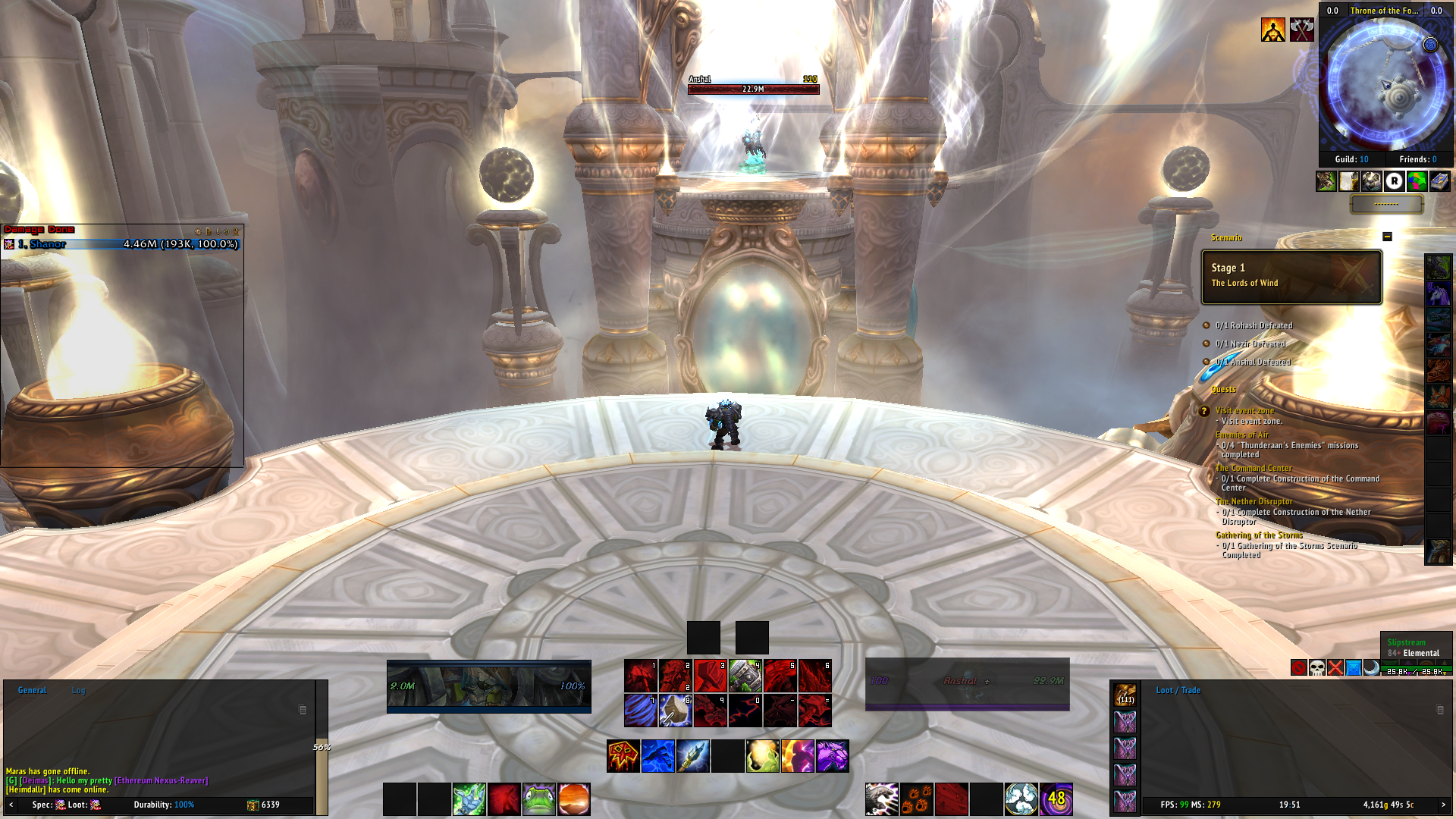Open the Loot / Trade chat tab

pos(1178,690)
